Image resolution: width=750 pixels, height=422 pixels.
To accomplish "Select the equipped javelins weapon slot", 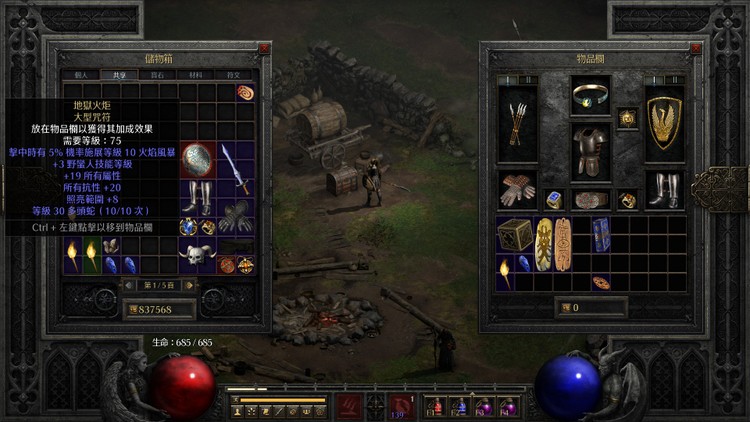I will click(x=517, y=123).
